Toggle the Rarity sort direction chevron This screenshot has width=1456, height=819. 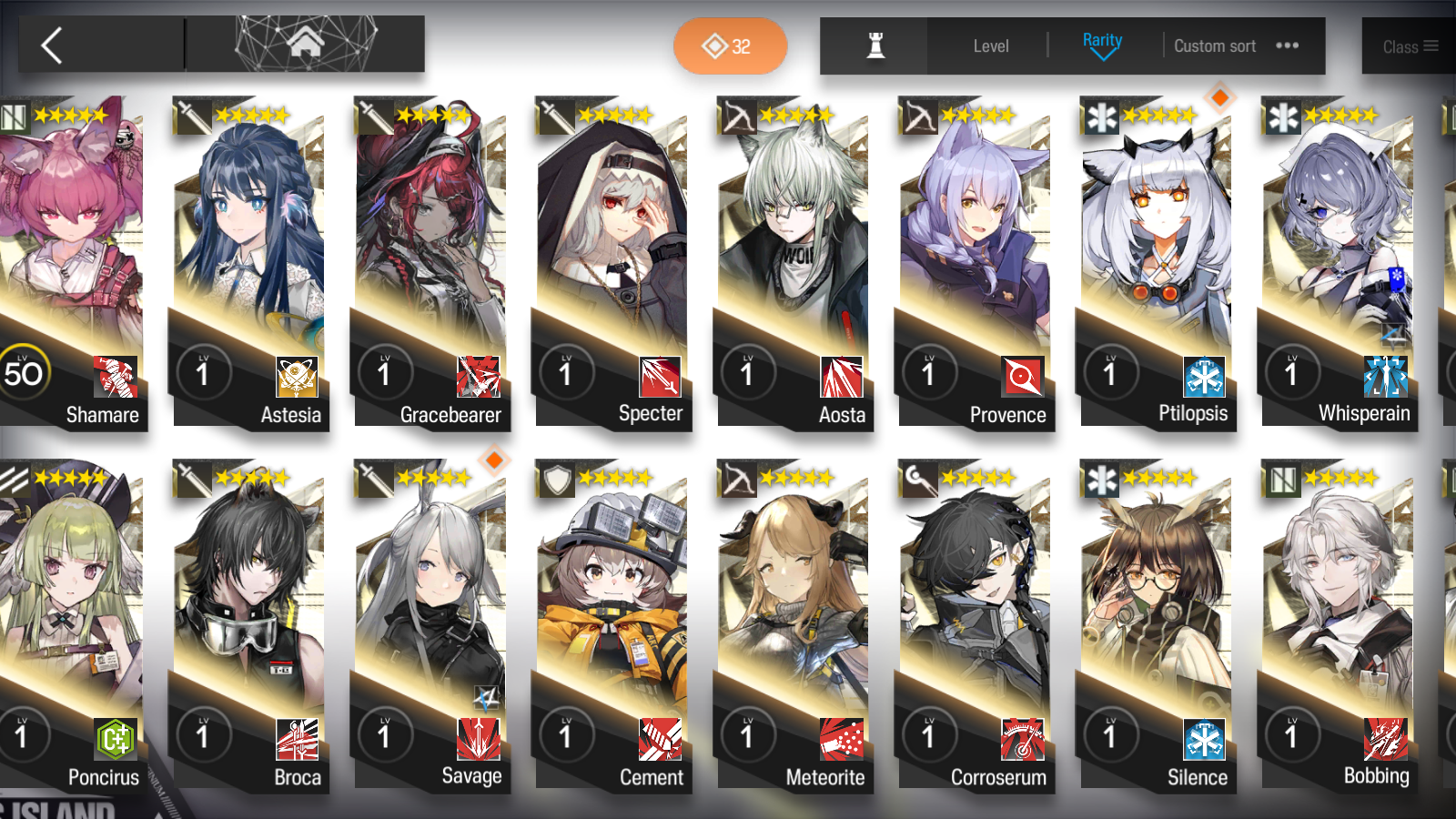(x=1102, y=52)
